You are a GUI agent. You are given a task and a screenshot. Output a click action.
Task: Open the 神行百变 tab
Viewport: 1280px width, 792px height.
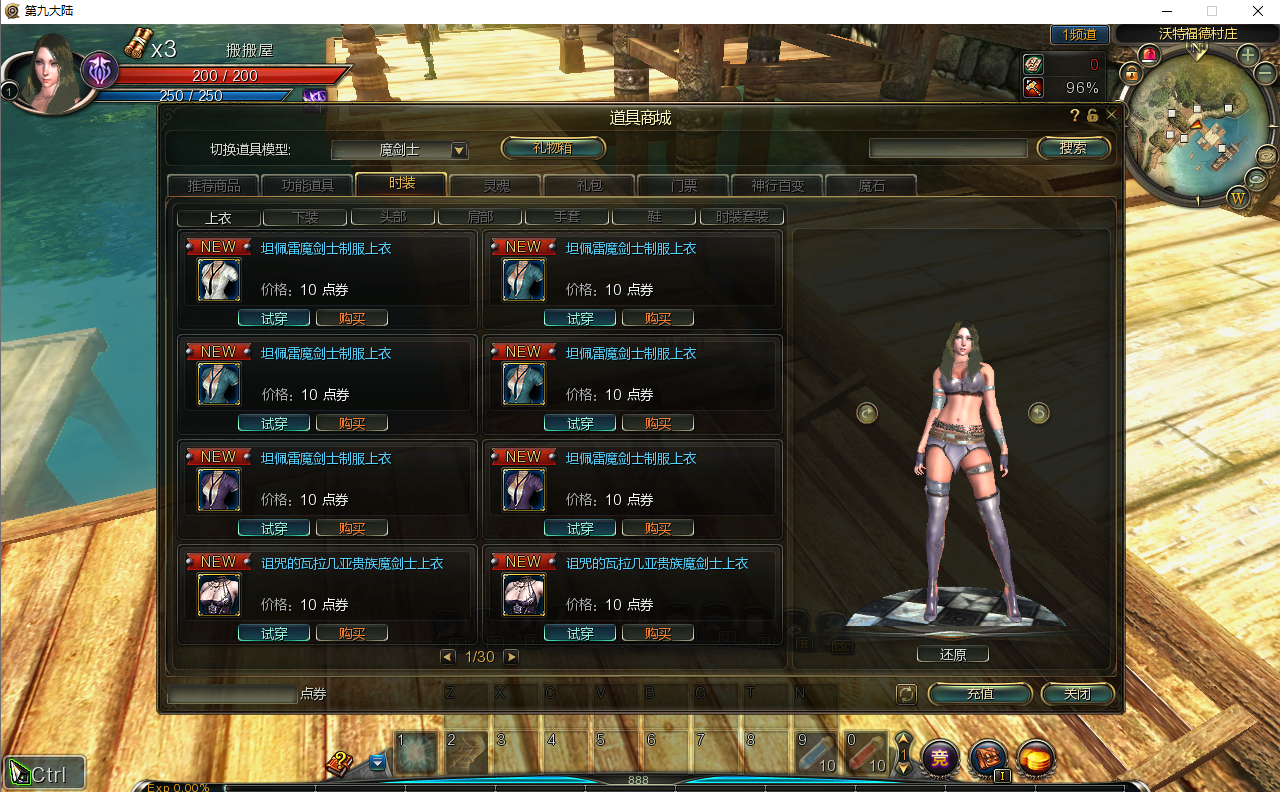click(x=777, y=185)
